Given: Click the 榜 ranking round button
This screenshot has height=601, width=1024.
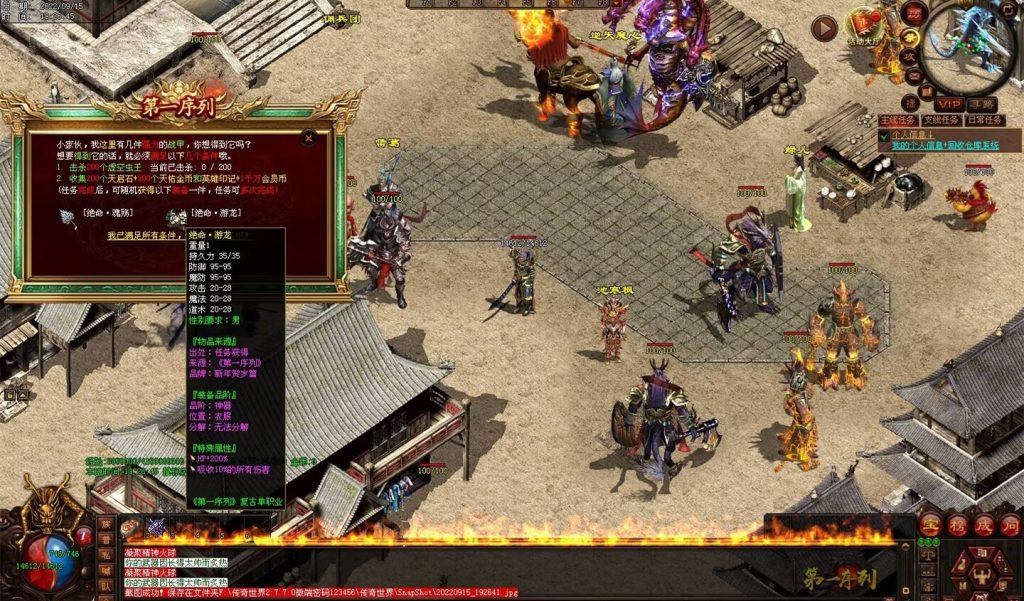Looking at the screenshot, I should tap(957, 525).
